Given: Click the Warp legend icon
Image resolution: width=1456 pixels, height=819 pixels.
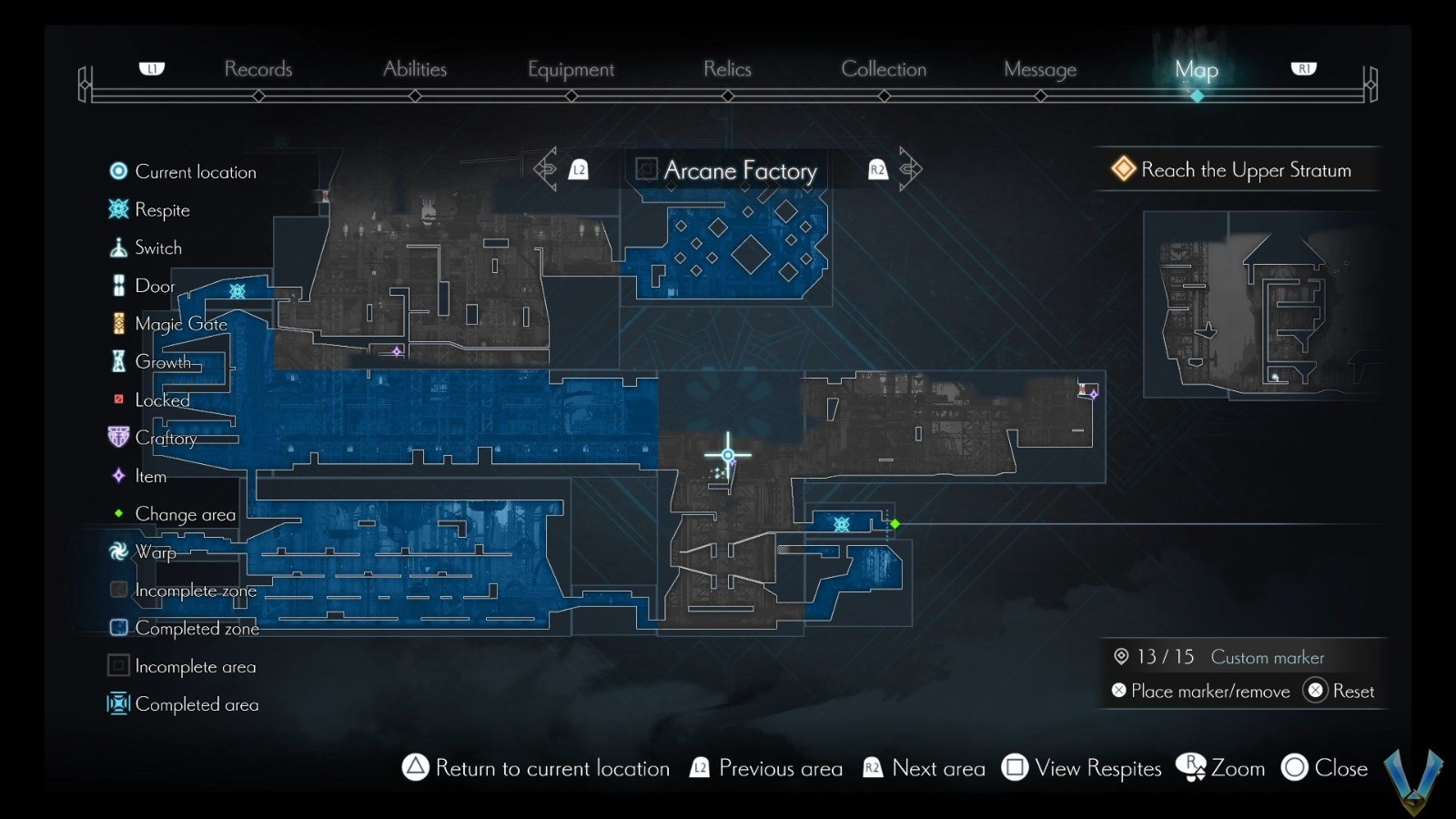Looking at the screenshot, I should point(117,551).
